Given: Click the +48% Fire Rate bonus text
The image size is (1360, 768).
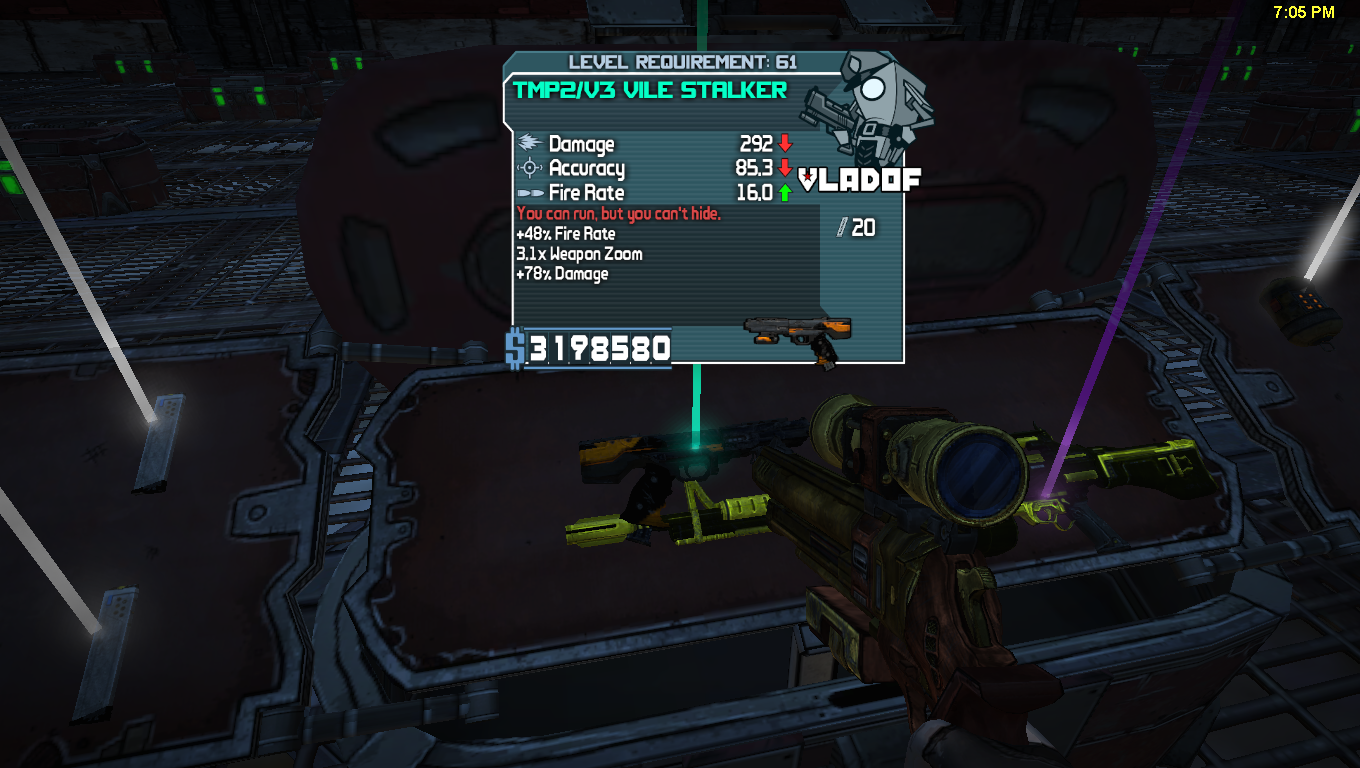Looking at the screenshot, I should [x=566, y=233].
